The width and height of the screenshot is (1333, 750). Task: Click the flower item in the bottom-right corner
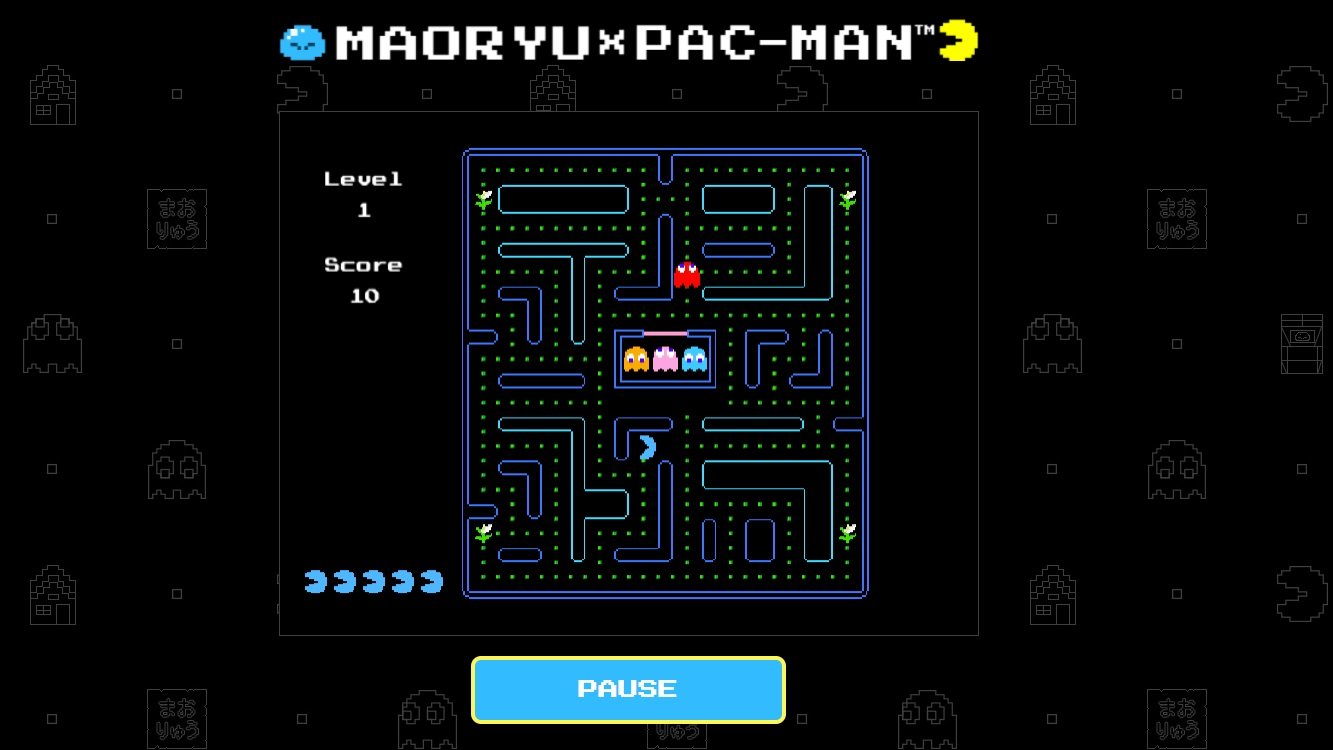click(847, 531)
